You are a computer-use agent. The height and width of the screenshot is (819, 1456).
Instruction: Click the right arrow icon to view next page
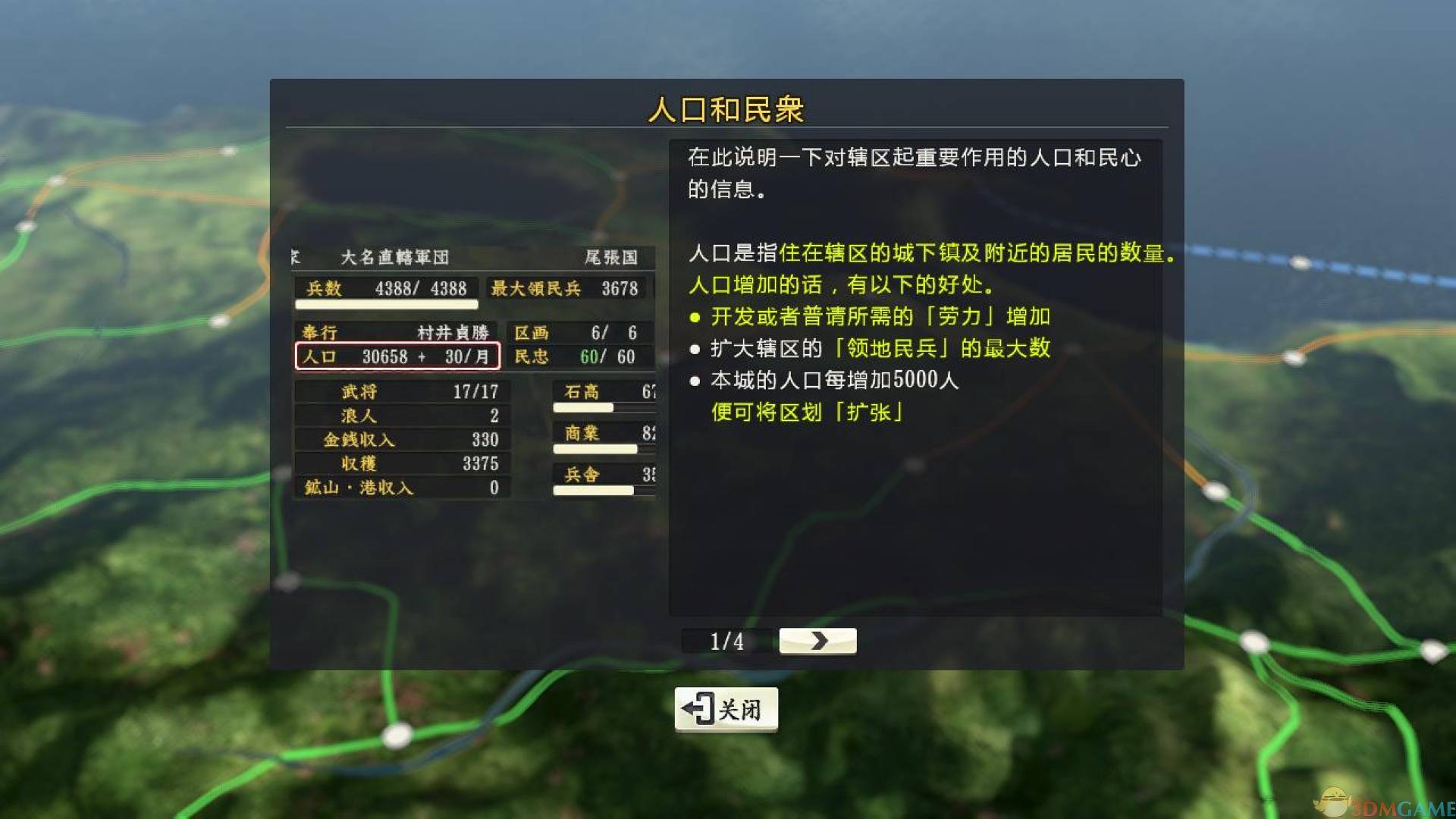click(817, 641)
